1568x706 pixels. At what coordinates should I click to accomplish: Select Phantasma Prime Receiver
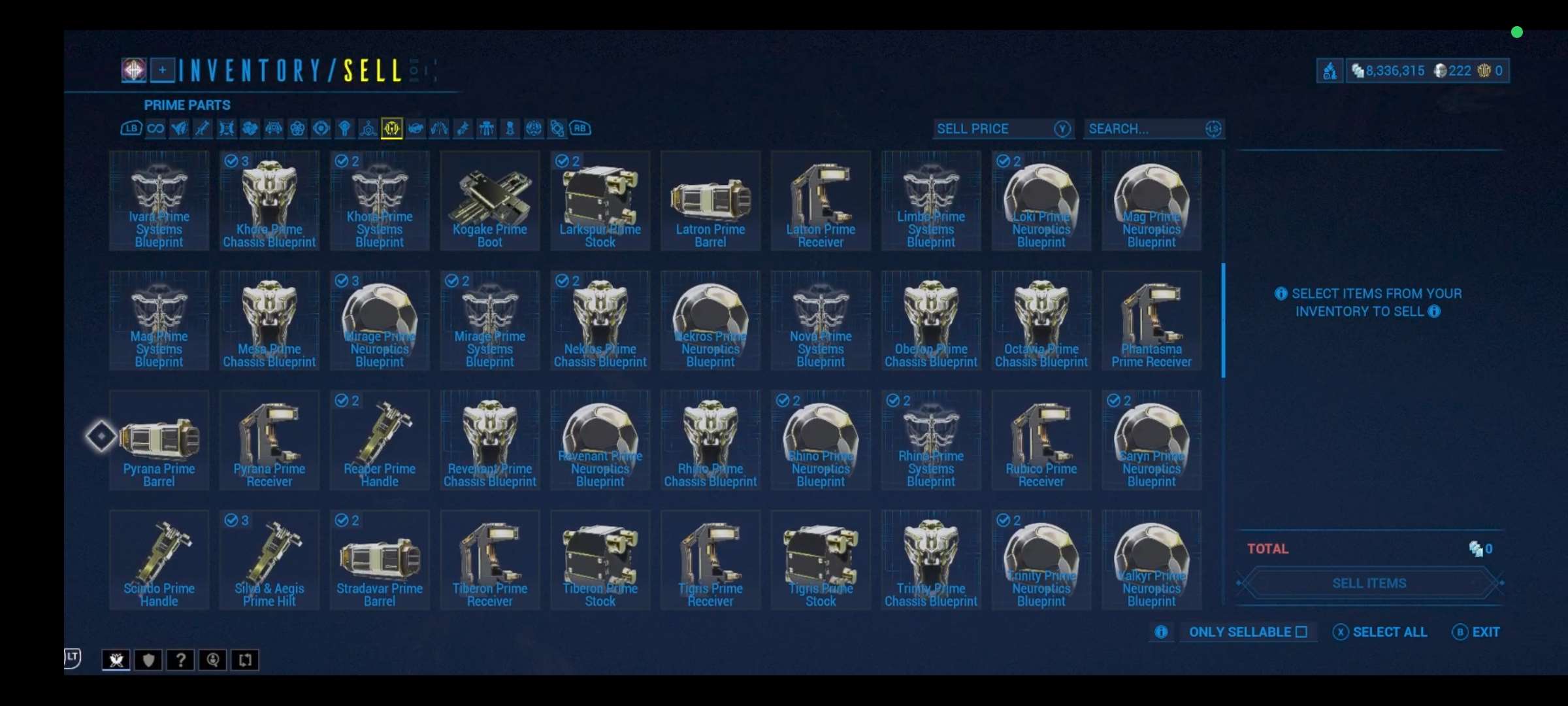point(1151,320)
